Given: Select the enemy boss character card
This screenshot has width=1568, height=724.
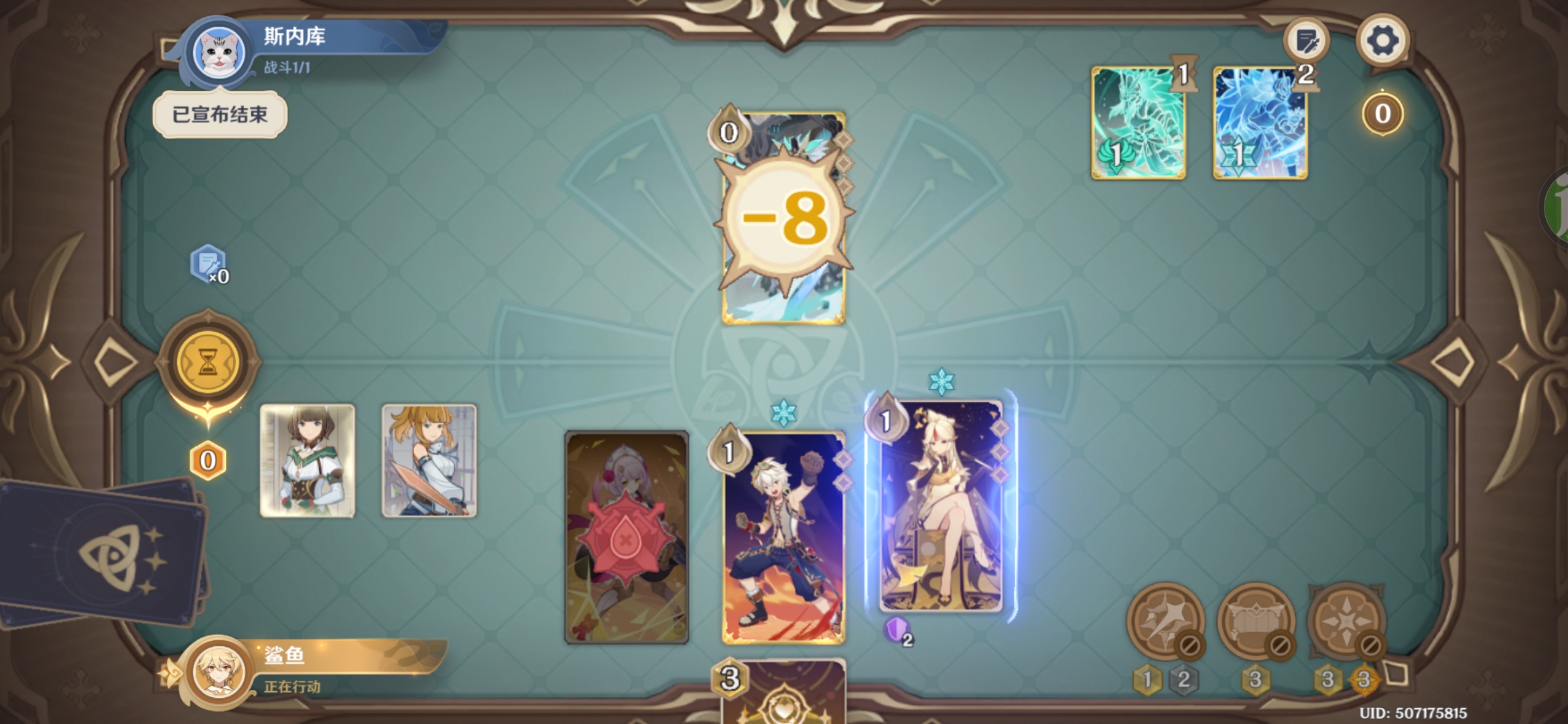Looking at the screenshot, I should tap(783, 219).
